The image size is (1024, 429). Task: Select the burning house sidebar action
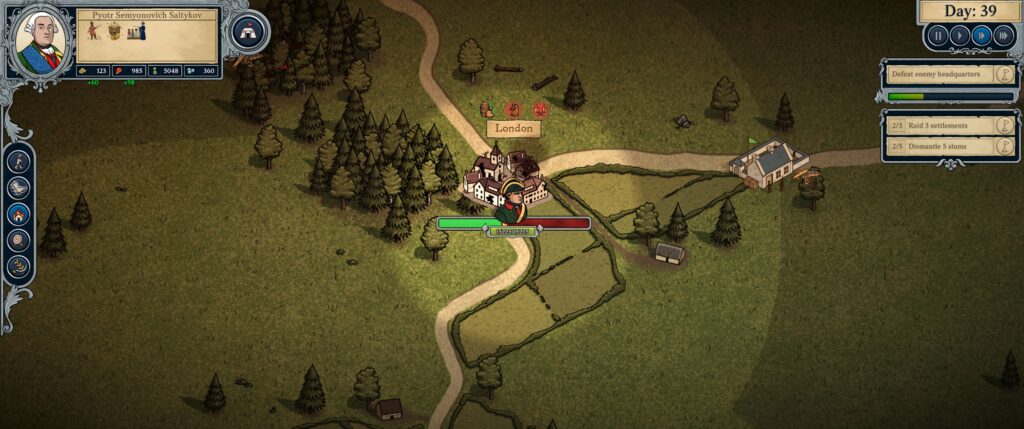point(19,213)
